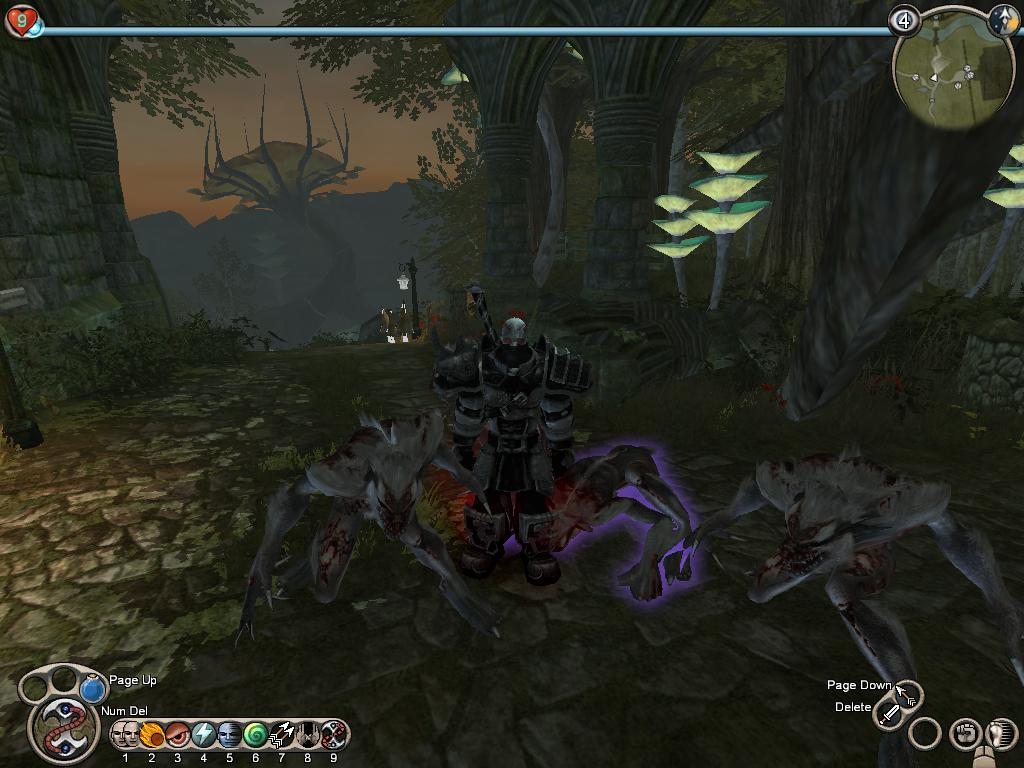Screen dimensions: 1024x768
Task: Select the blue stone face spell
Action: 229,734
